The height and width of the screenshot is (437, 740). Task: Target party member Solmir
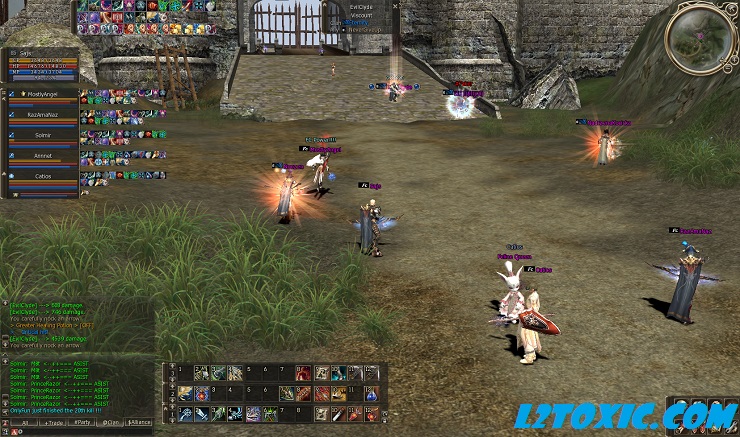click(x=42, y=135)
